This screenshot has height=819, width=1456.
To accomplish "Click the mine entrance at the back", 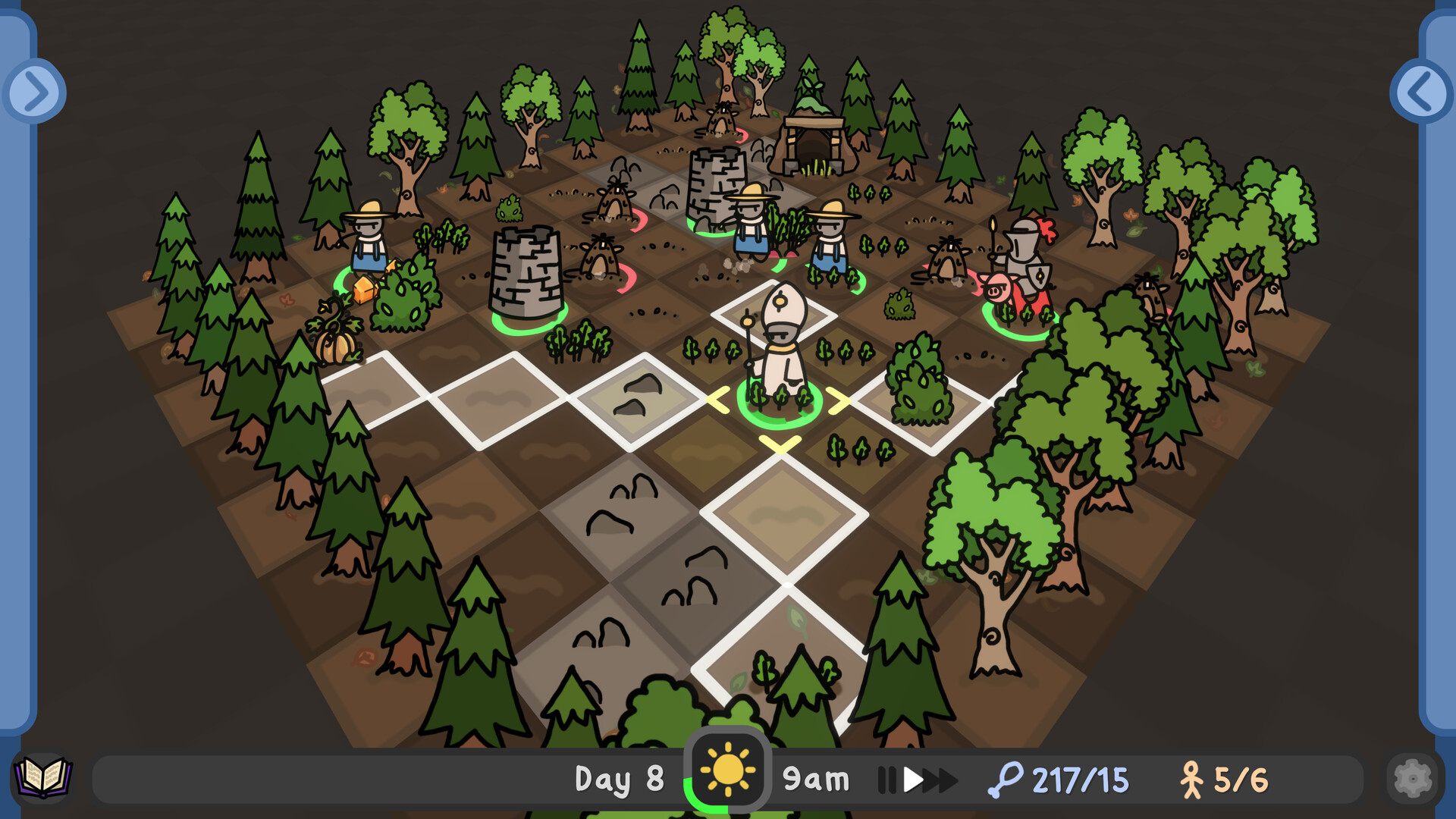I will point(815,144).
